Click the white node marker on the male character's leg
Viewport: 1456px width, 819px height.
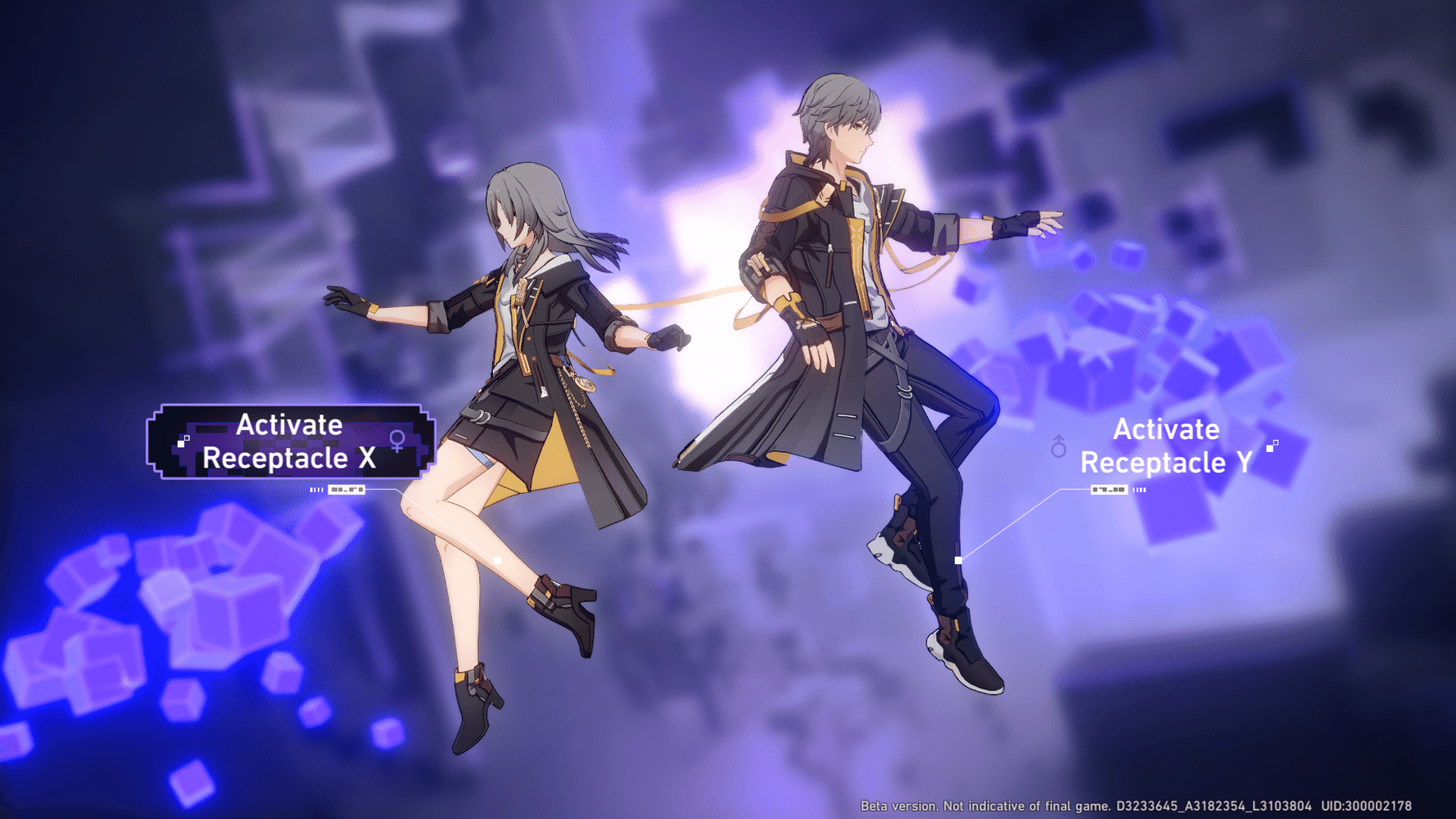(x=956, y=559)
